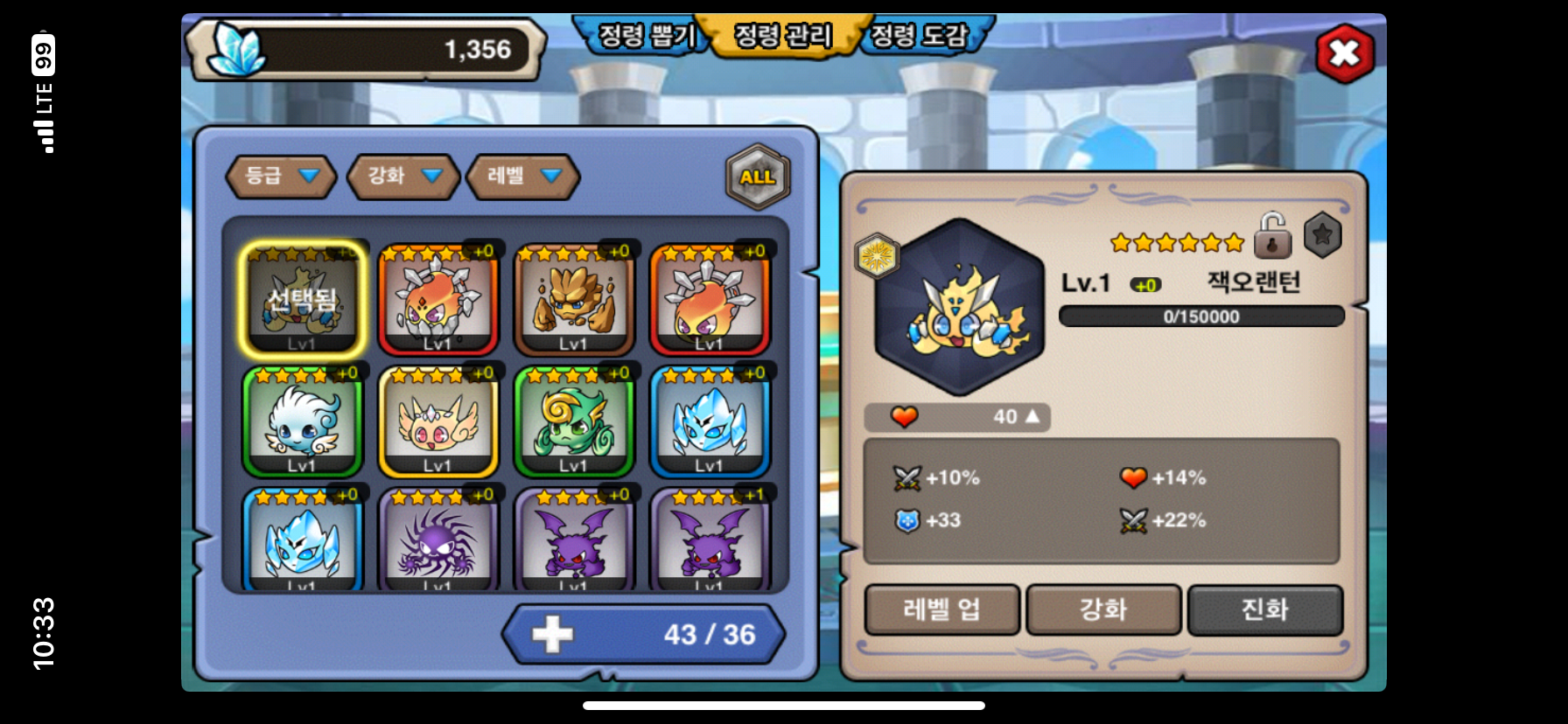1568x724 pixels.
Task: Open the 정령 도감 tab
Action: click(x=919, y=36)
